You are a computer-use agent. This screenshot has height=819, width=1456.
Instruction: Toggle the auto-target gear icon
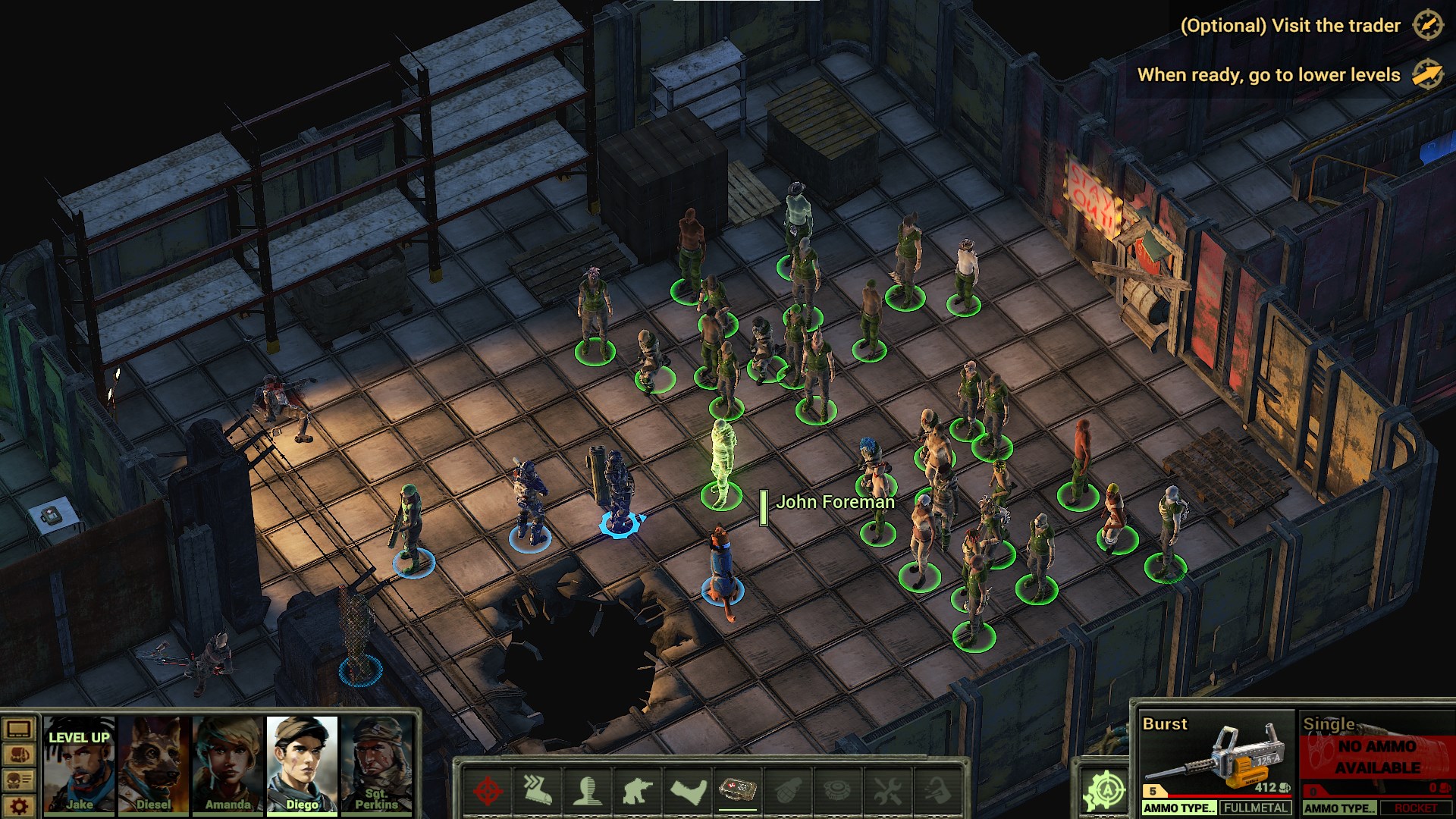pos(1104,791)
